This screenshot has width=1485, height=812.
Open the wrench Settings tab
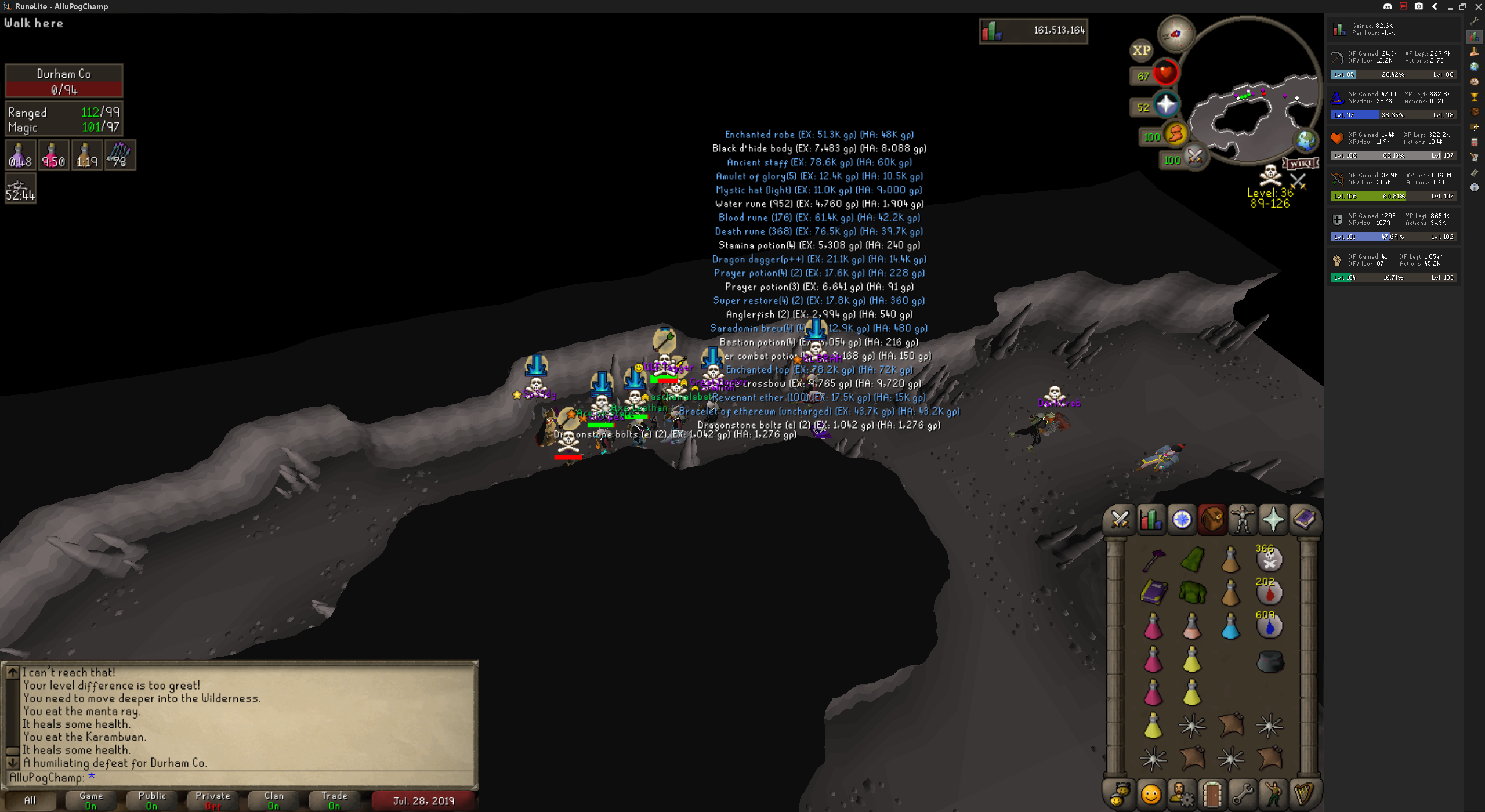(1243, 794)
